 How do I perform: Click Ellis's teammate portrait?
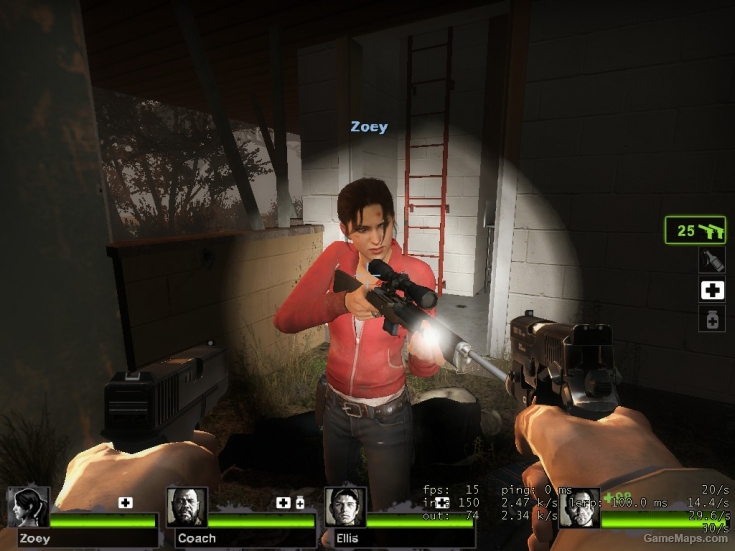pos(345,507)
